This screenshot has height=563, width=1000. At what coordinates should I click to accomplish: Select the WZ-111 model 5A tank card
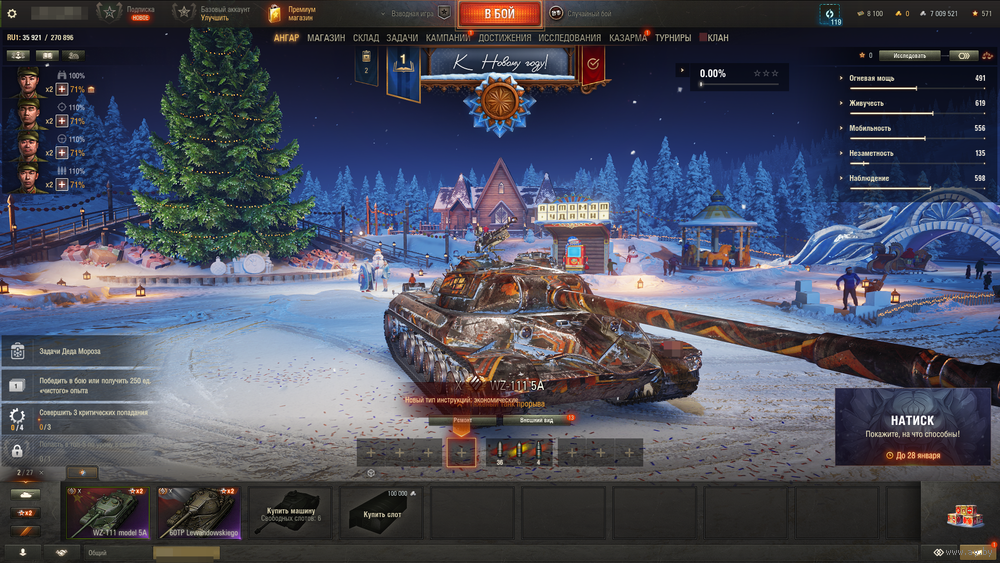[x=107, y=513]
